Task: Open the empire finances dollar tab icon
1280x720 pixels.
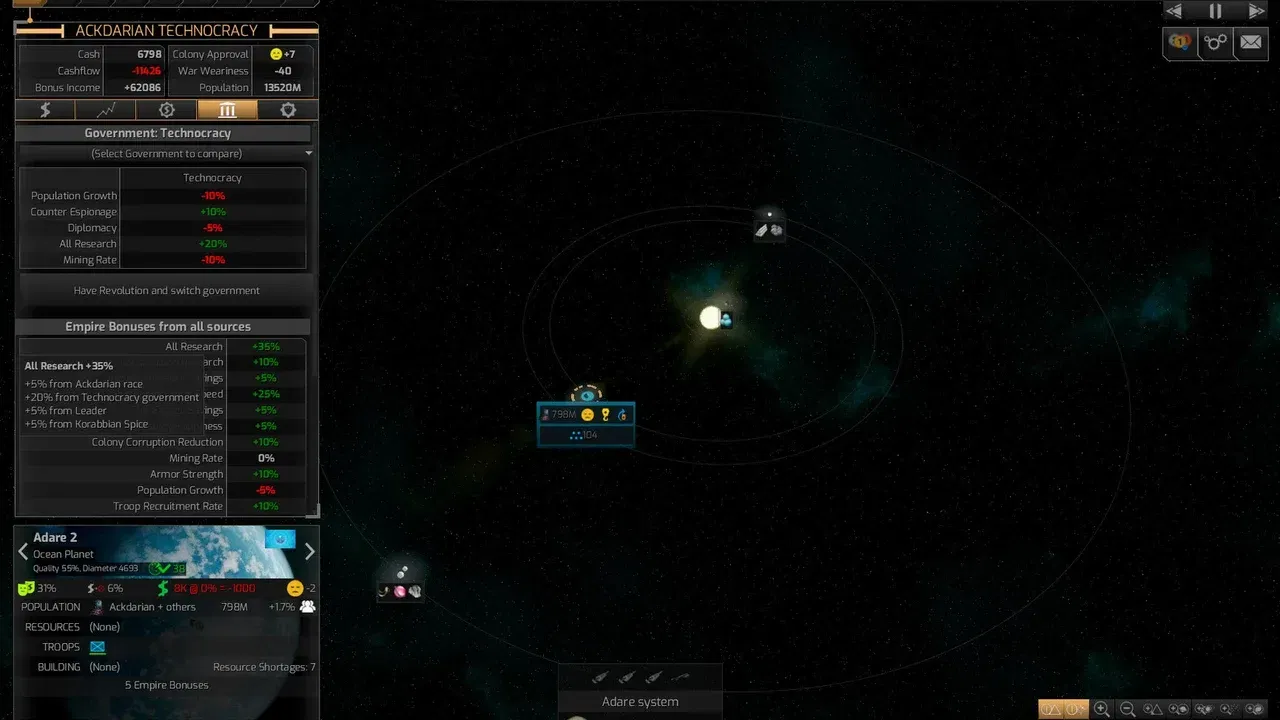Action: click(x=45, y=110)
